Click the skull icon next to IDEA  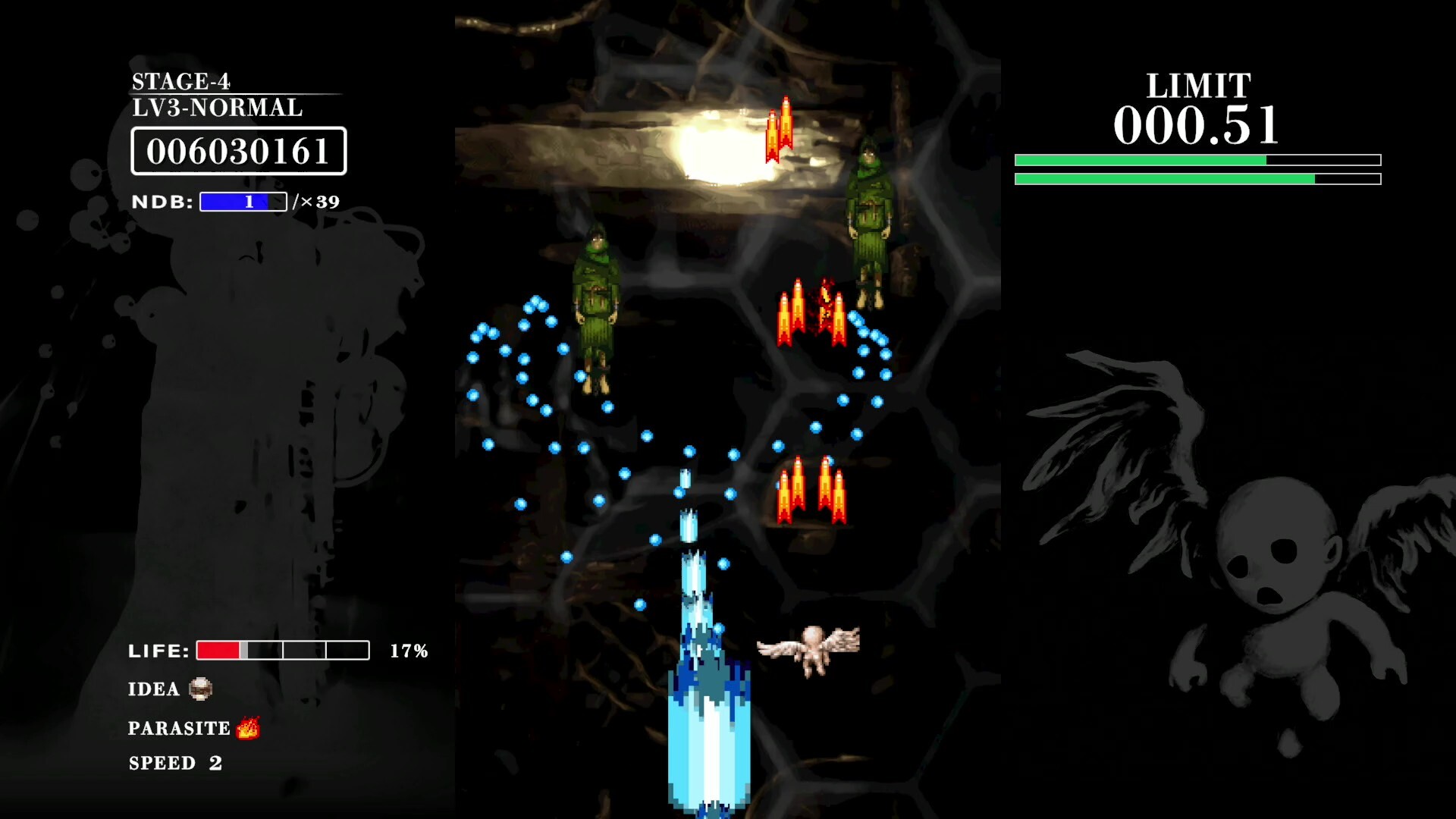coord(200,689)
